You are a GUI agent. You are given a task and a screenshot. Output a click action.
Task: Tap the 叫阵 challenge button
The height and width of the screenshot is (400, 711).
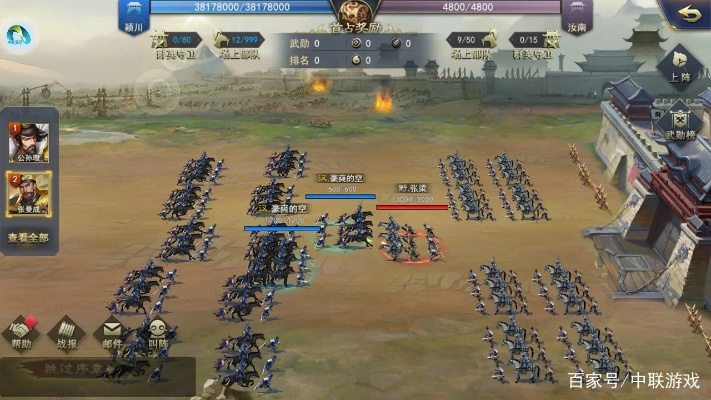tap(157, 333)
